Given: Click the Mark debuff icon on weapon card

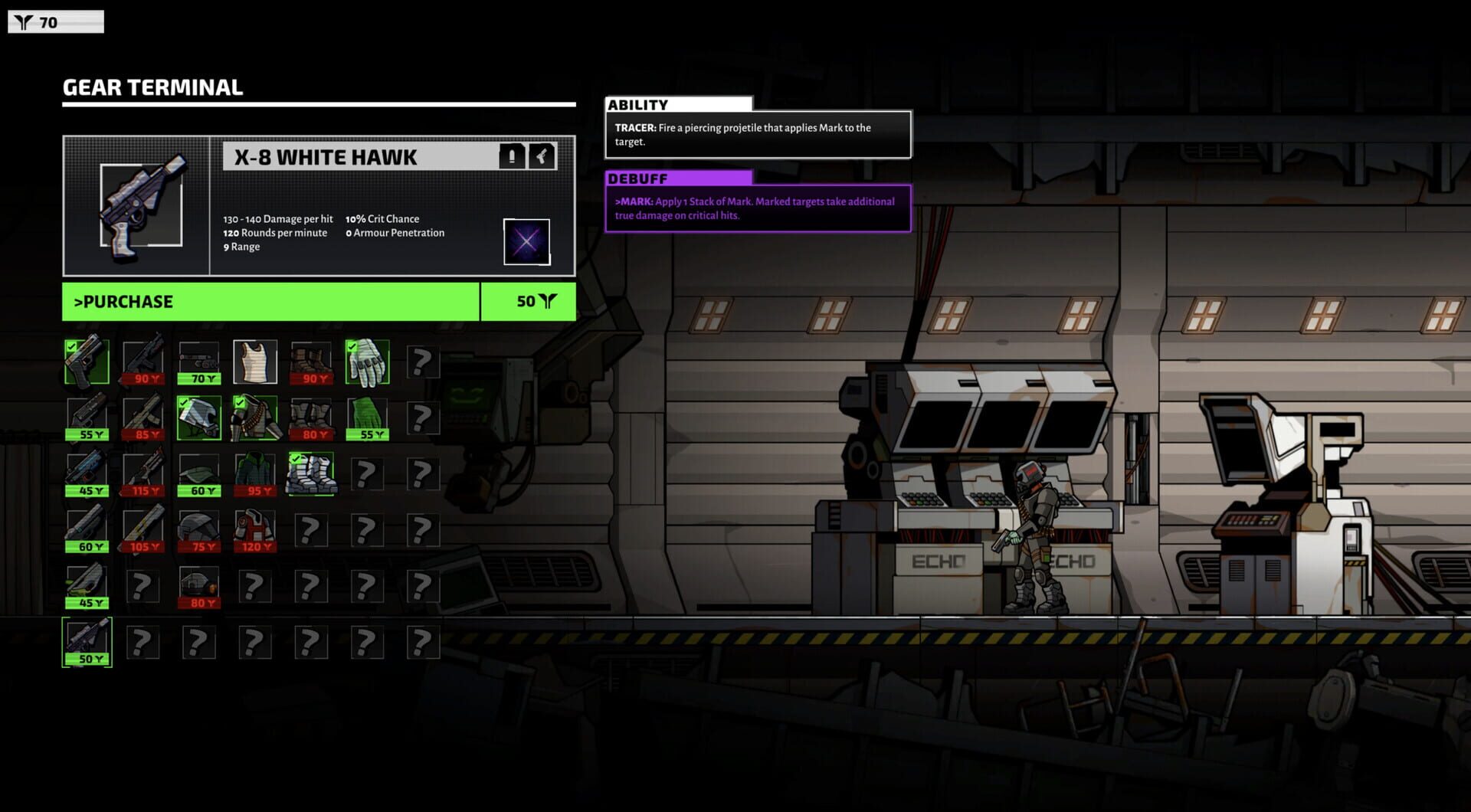Looking at the screenshot, I should pyautogui.click(x=526, y=242).
